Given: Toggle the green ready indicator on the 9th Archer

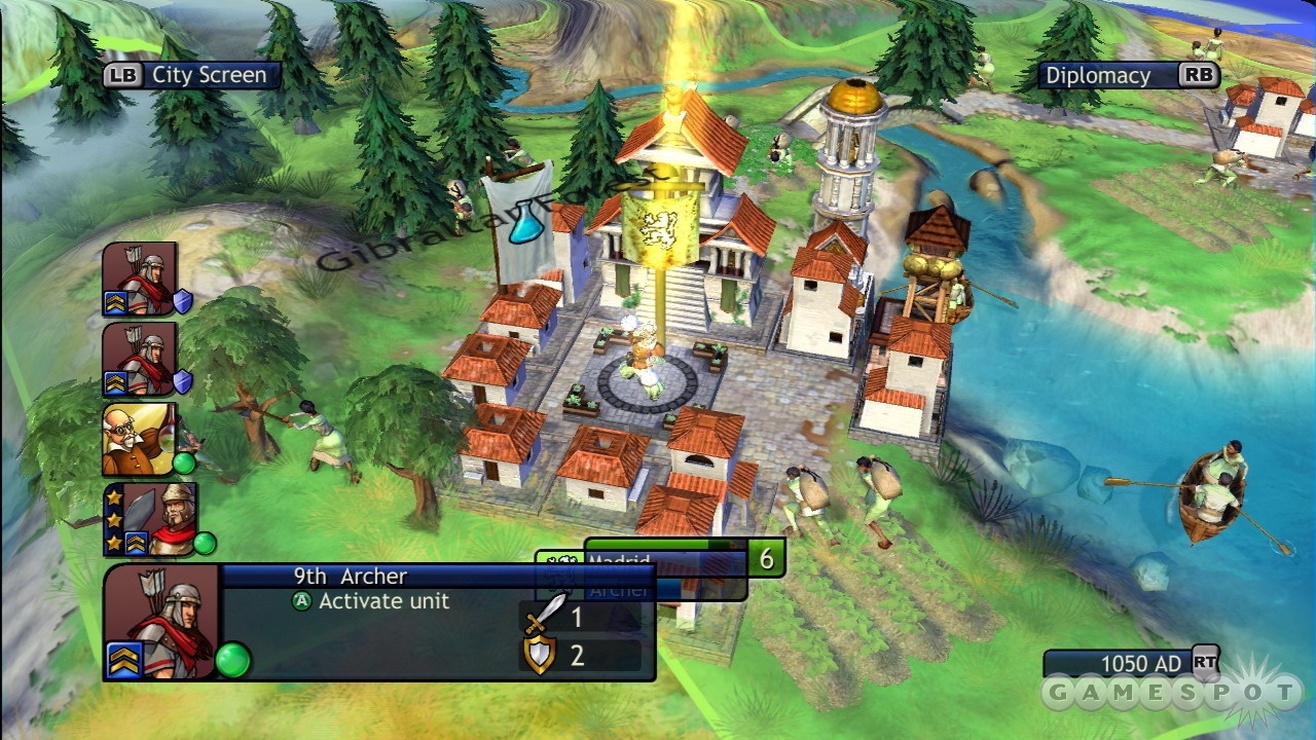Looking at the screenshot, I should pyautogui.click(x=232, y=660).
